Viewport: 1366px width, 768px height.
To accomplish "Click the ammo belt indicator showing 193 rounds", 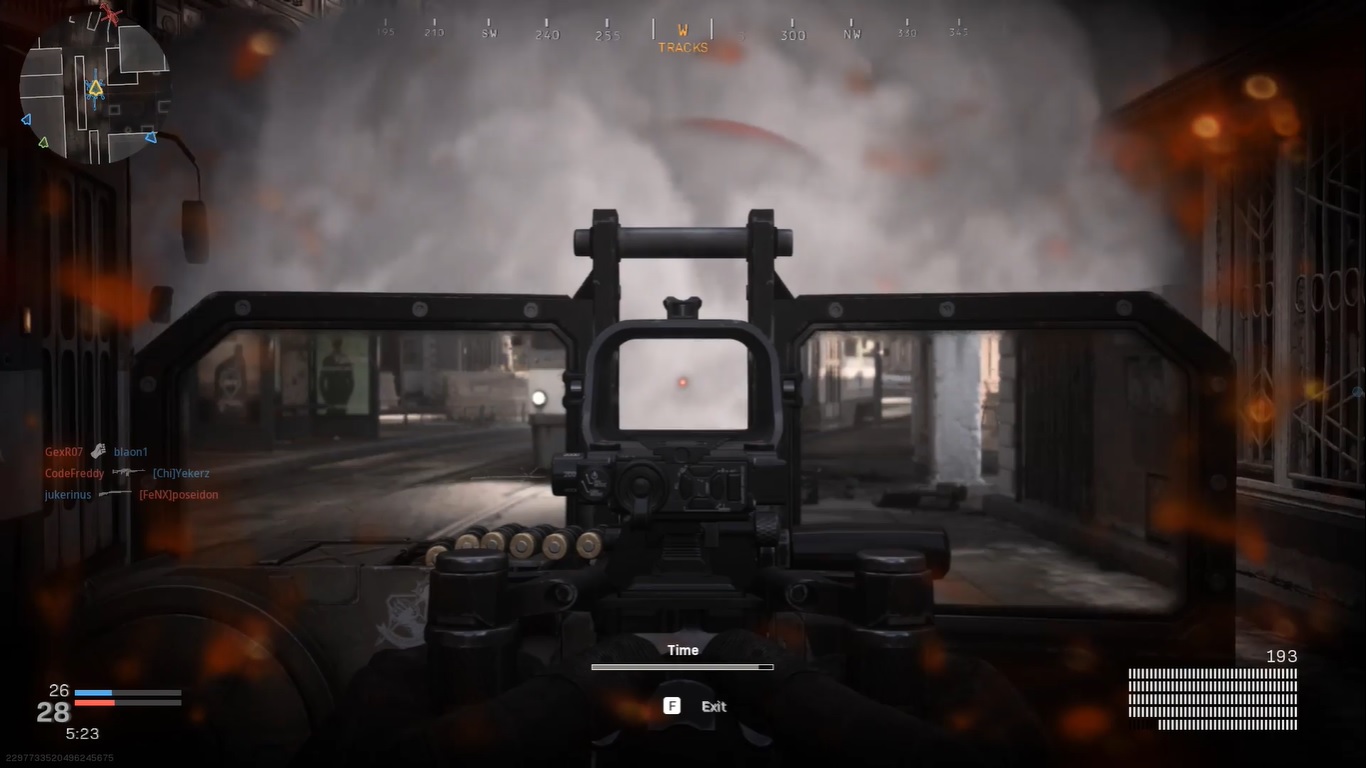I will point(1212,693).
